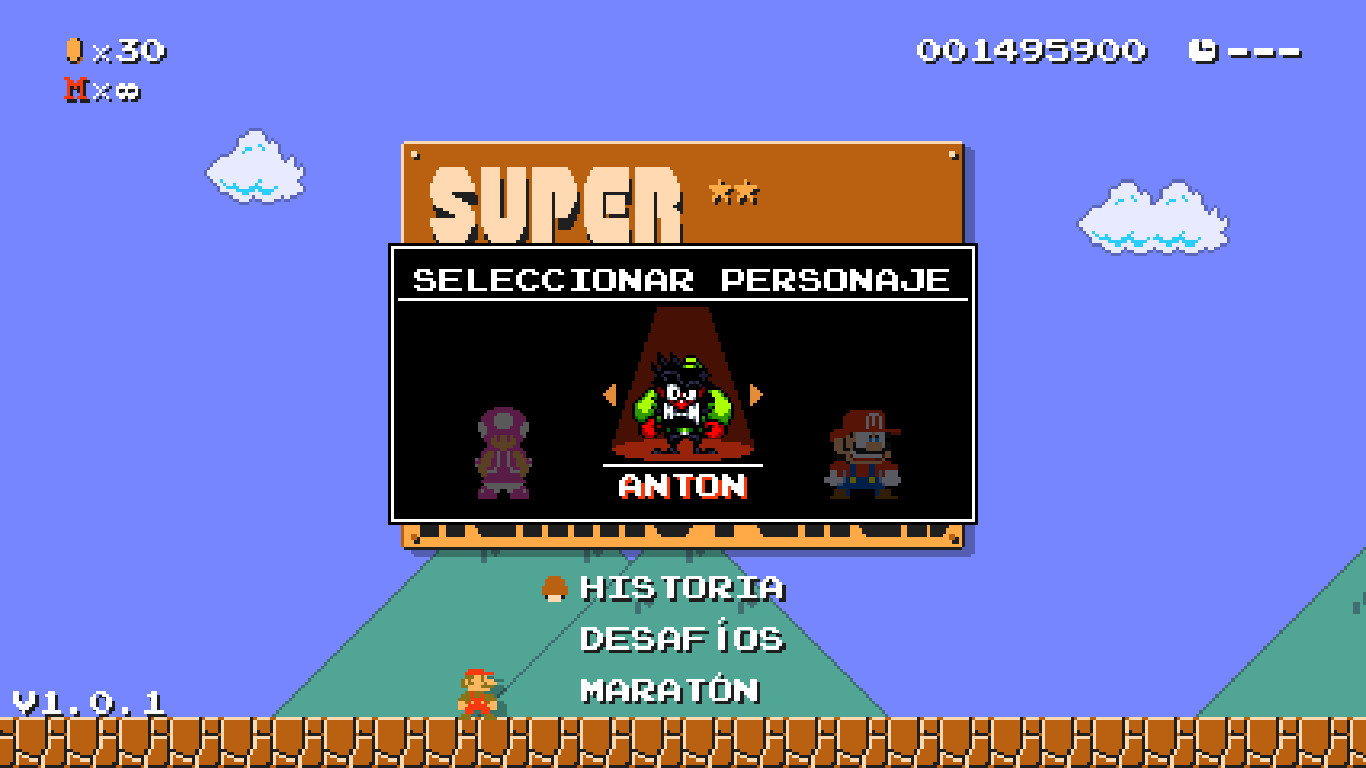The image size is (1366, 768).
Task: Click the timer clock icon
Action: point(1204,48)
